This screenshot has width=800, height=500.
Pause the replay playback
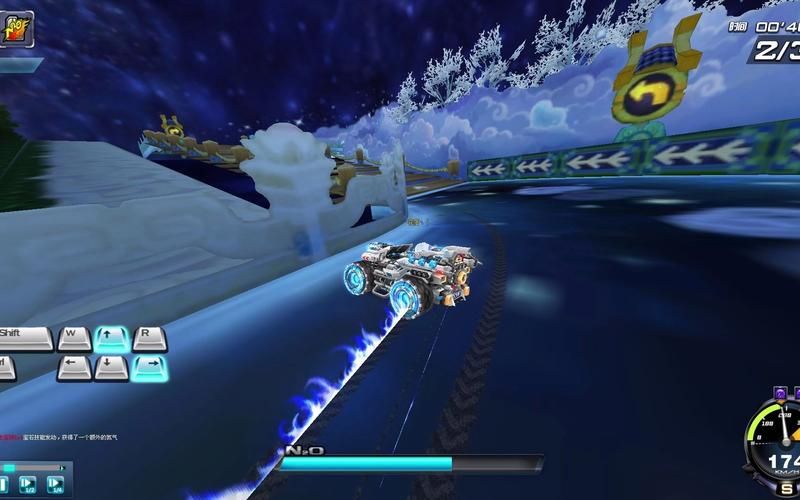tap(4, 487)
